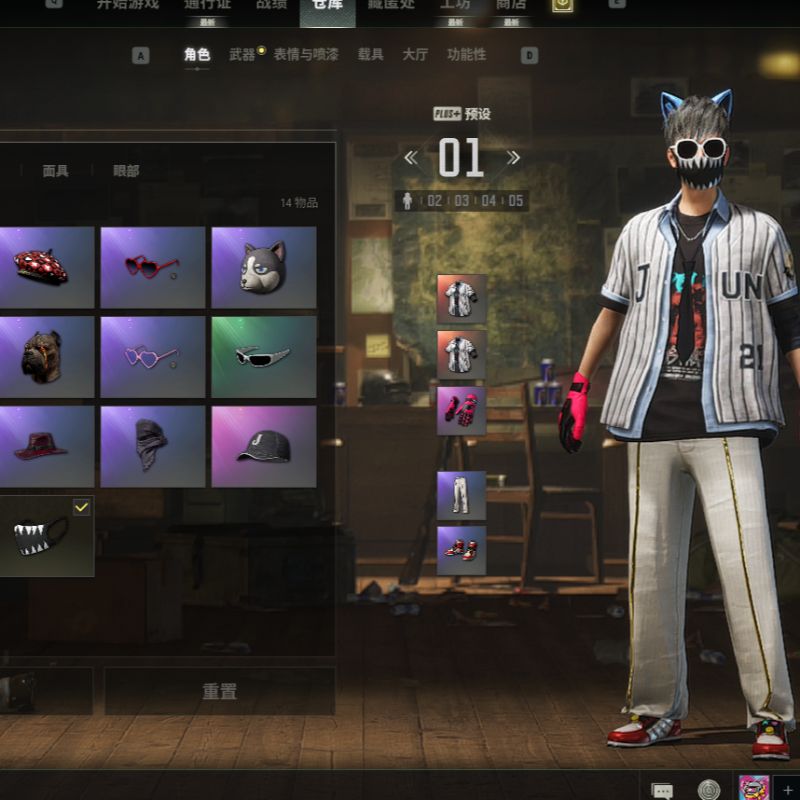This screenshot has height=800, width=800.
Task: Equip the white sport sunglasses
Action: (263, 357)
